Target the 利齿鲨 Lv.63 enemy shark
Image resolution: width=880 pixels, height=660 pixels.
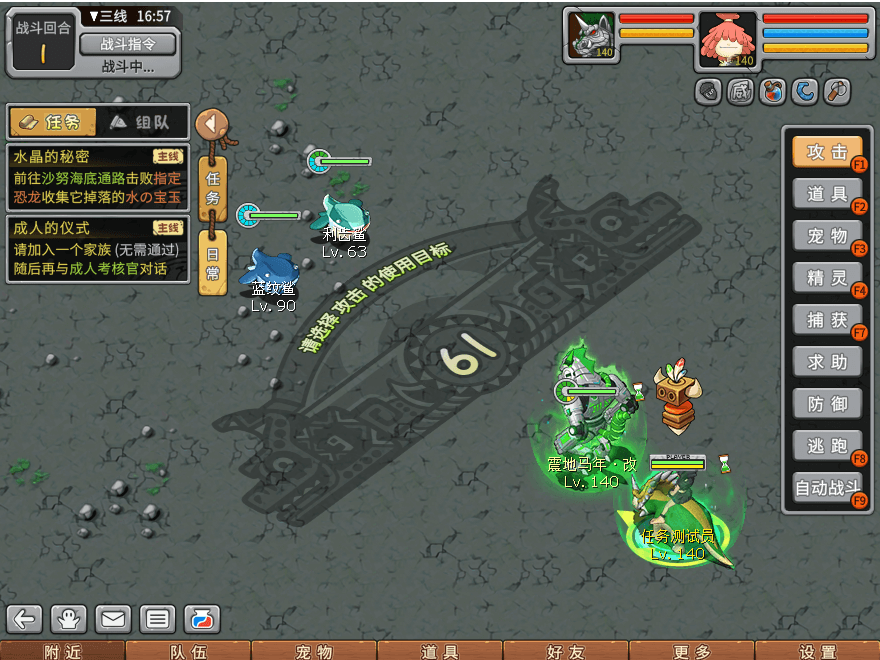point(345,213)
